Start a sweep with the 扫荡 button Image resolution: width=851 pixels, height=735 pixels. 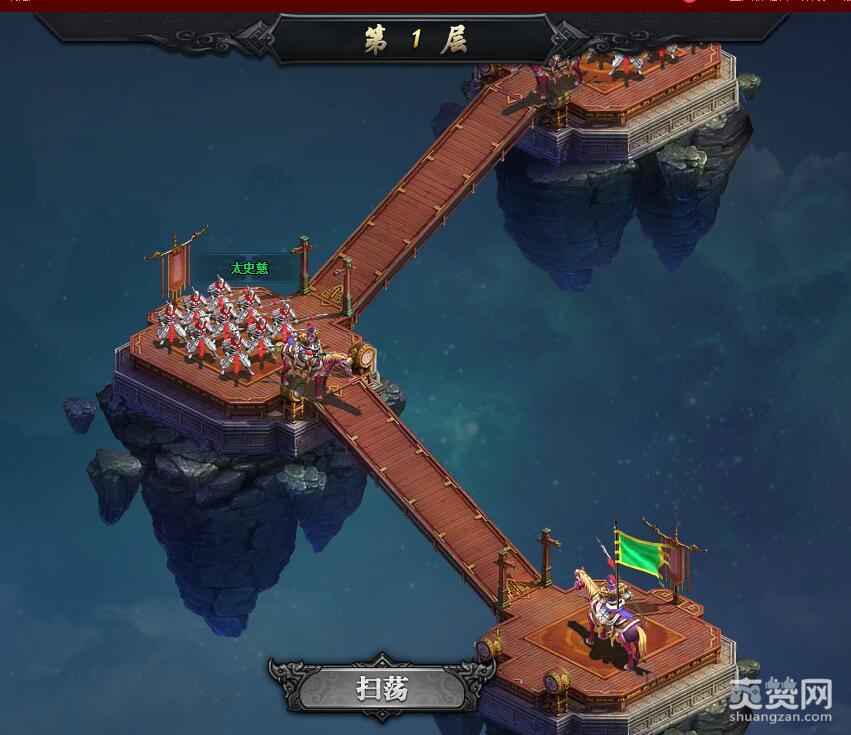click(x=383, y=688)
